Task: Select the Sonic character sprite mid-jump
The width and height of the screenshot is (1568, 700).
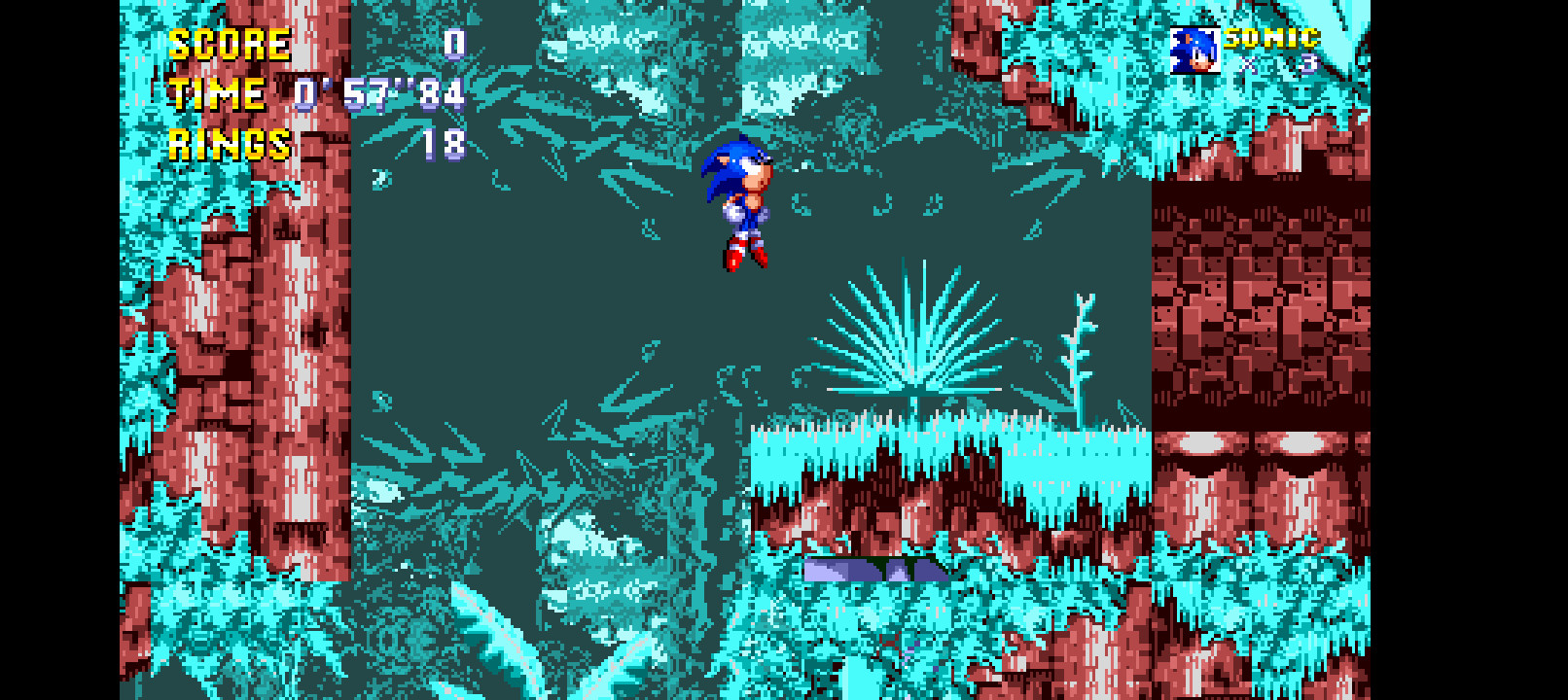Action: pos(739,204)
